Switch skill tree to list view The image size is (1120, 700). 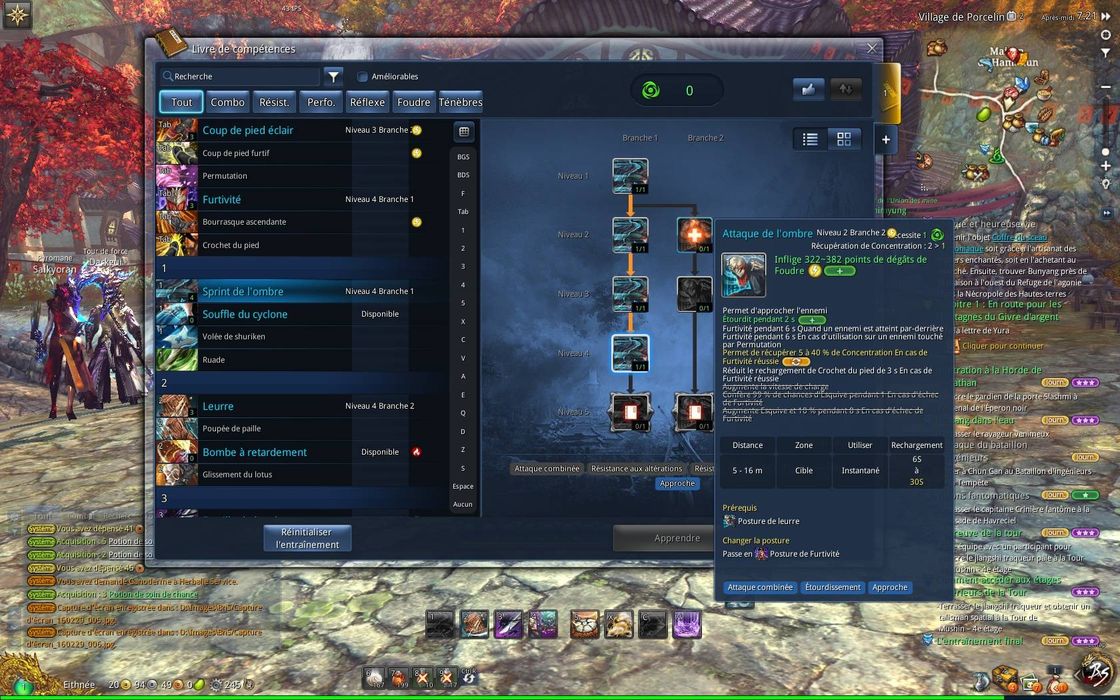pos(811,139)
